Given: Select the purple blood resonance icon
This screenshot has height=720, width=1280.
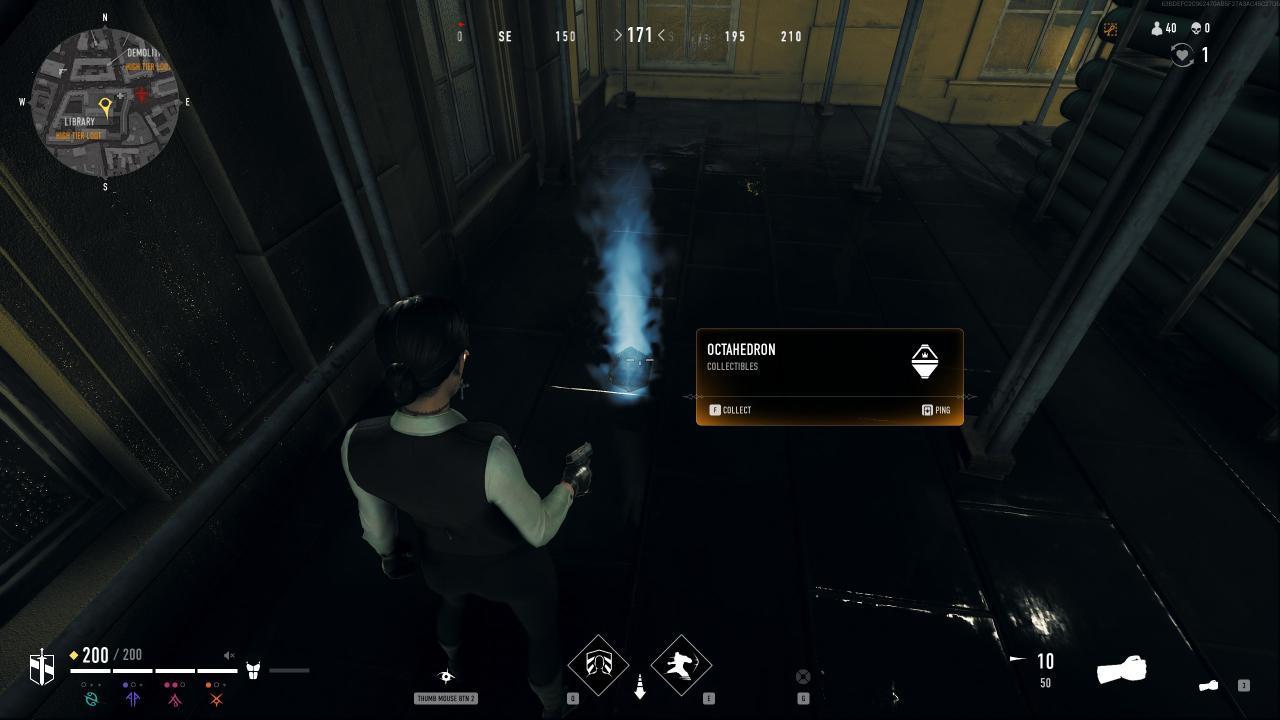Looking at the screenshot, I should (x=133, y=699).
